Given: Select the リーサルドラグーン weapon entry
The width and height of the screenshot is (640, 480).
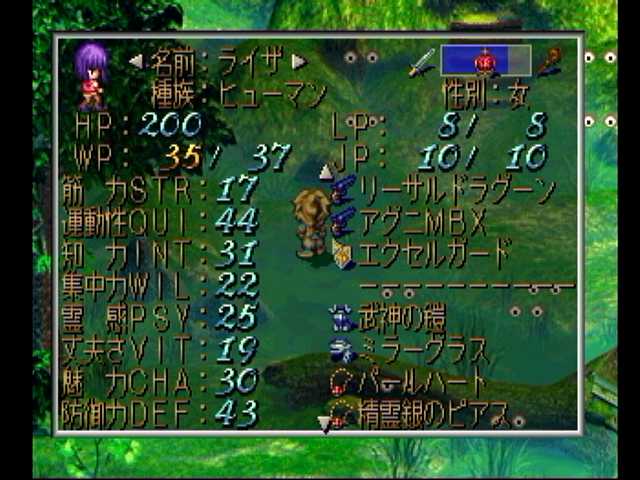Looking at the screenshot, I should pos(456,188).
